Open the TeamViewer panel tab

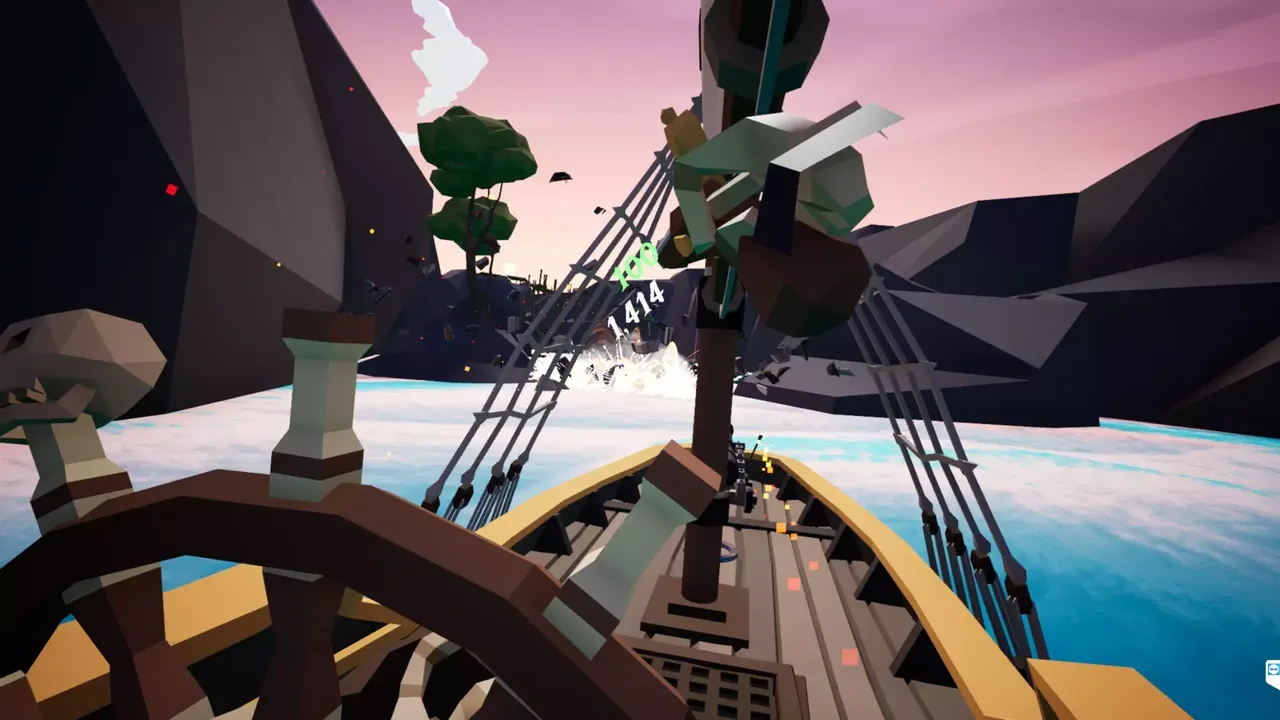[1273, 672]
